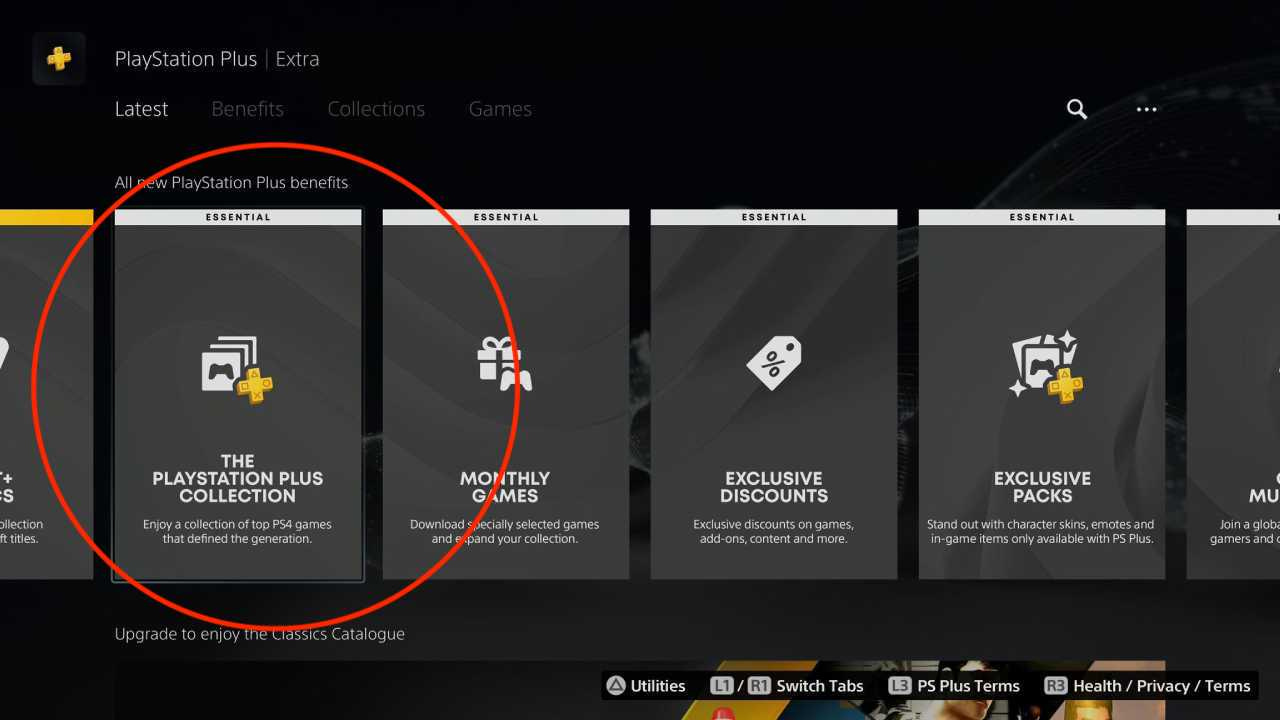1280x720 pixels.
Task: Click the percent tag icon on Exclusive Discounts
Action: click(x=773, y=363)
